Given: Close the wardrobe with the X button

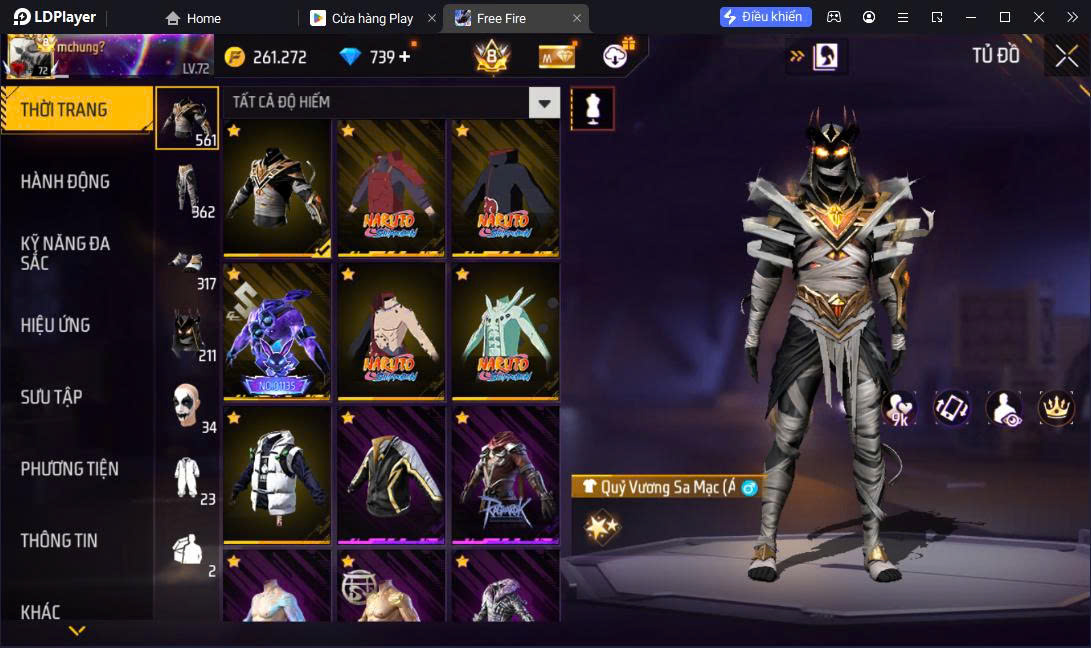Looking at the screenshot, I should 1066,56.
